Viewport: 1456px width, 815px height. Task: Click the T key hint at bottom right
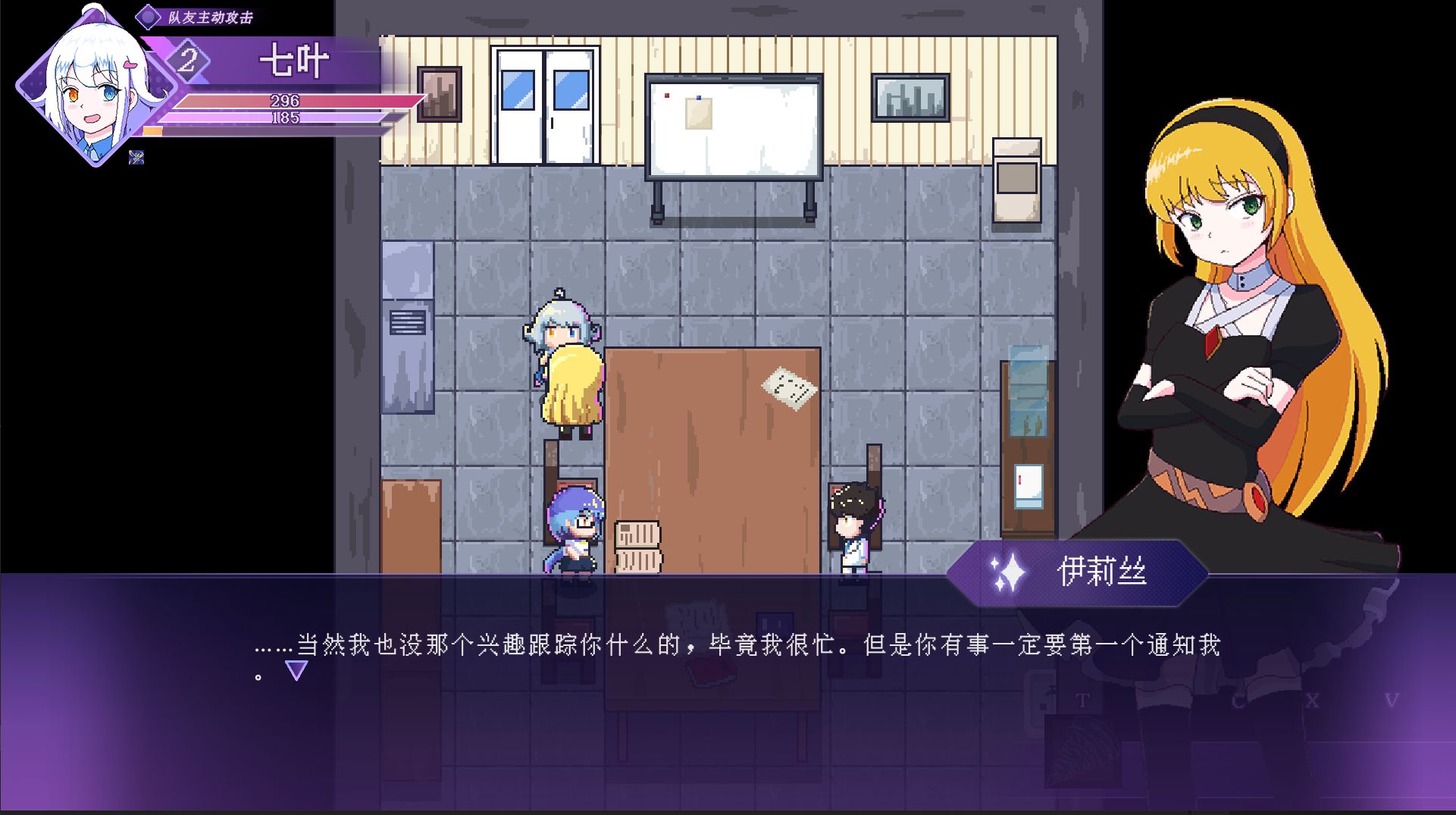pyautogui.click(x=1082, y=700)
